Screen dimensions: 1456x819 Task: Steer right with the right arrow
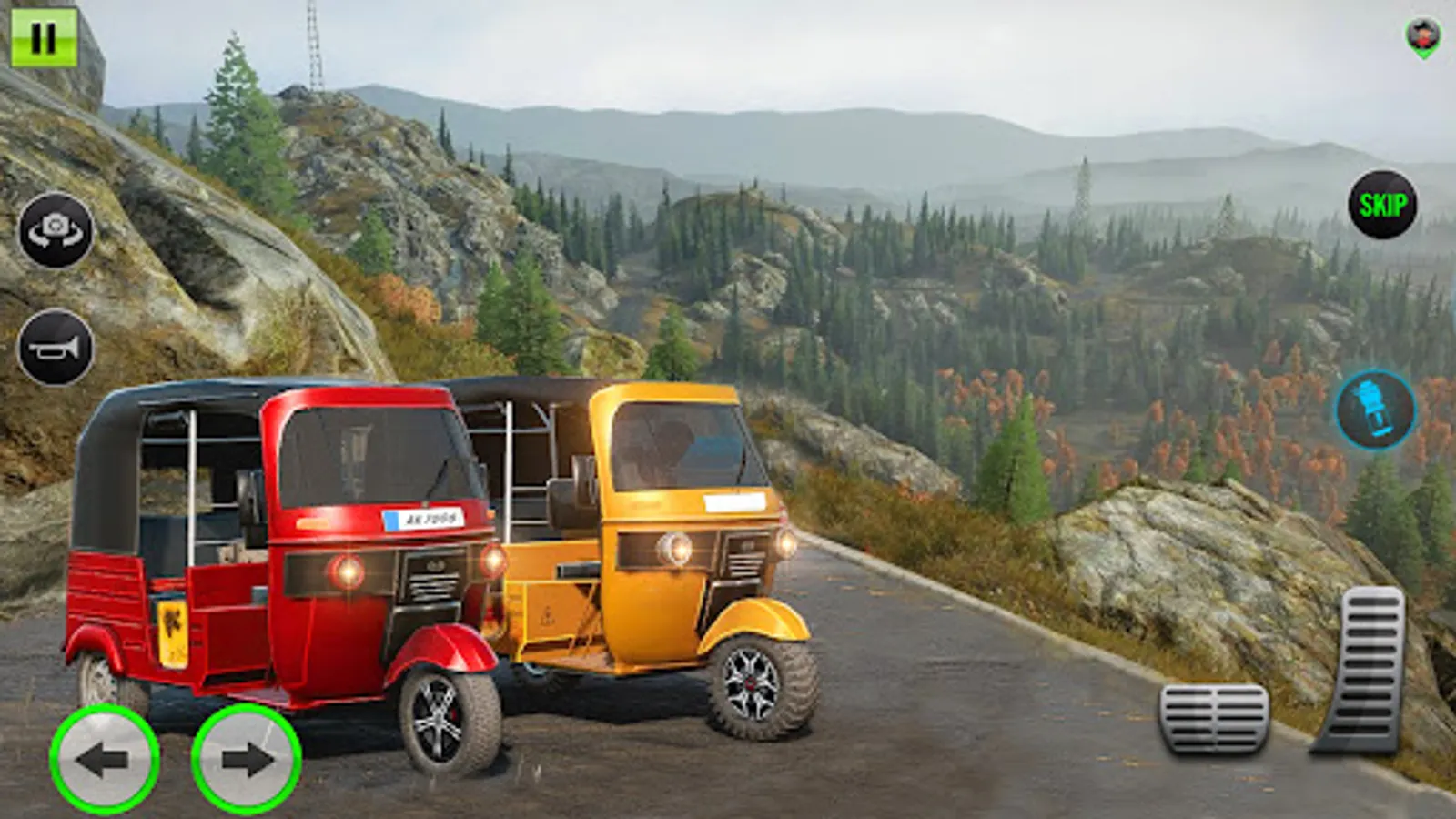[x=246, y=759]
